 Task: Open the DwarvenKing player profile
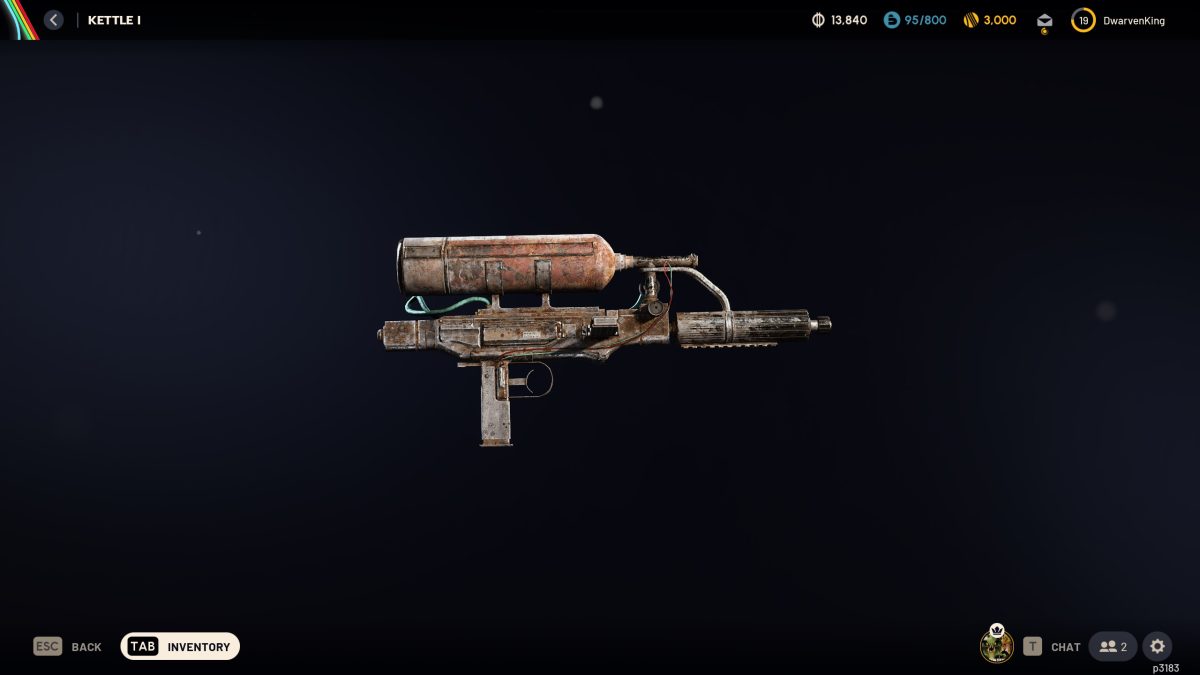[x=1118, y=20]
